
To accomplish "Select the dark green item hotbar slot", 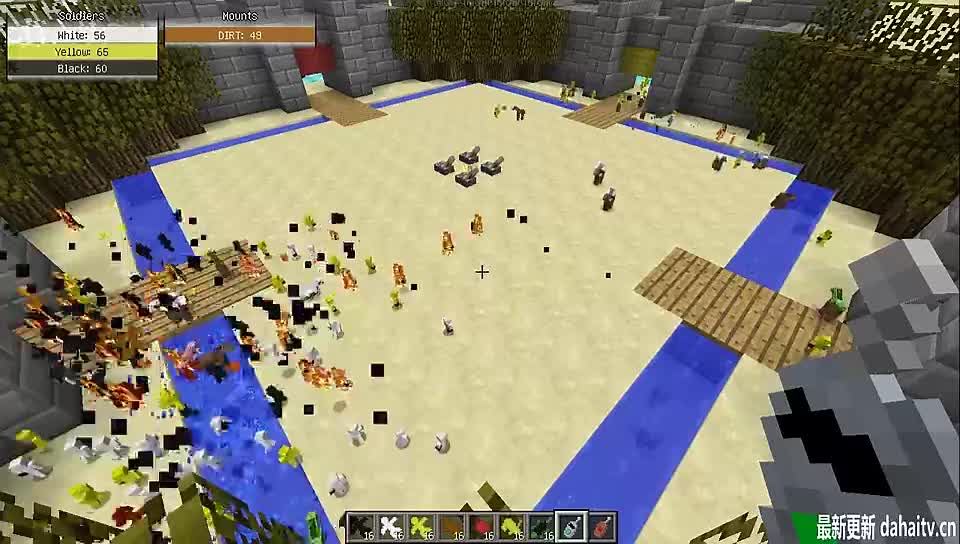I will (543, 526).
